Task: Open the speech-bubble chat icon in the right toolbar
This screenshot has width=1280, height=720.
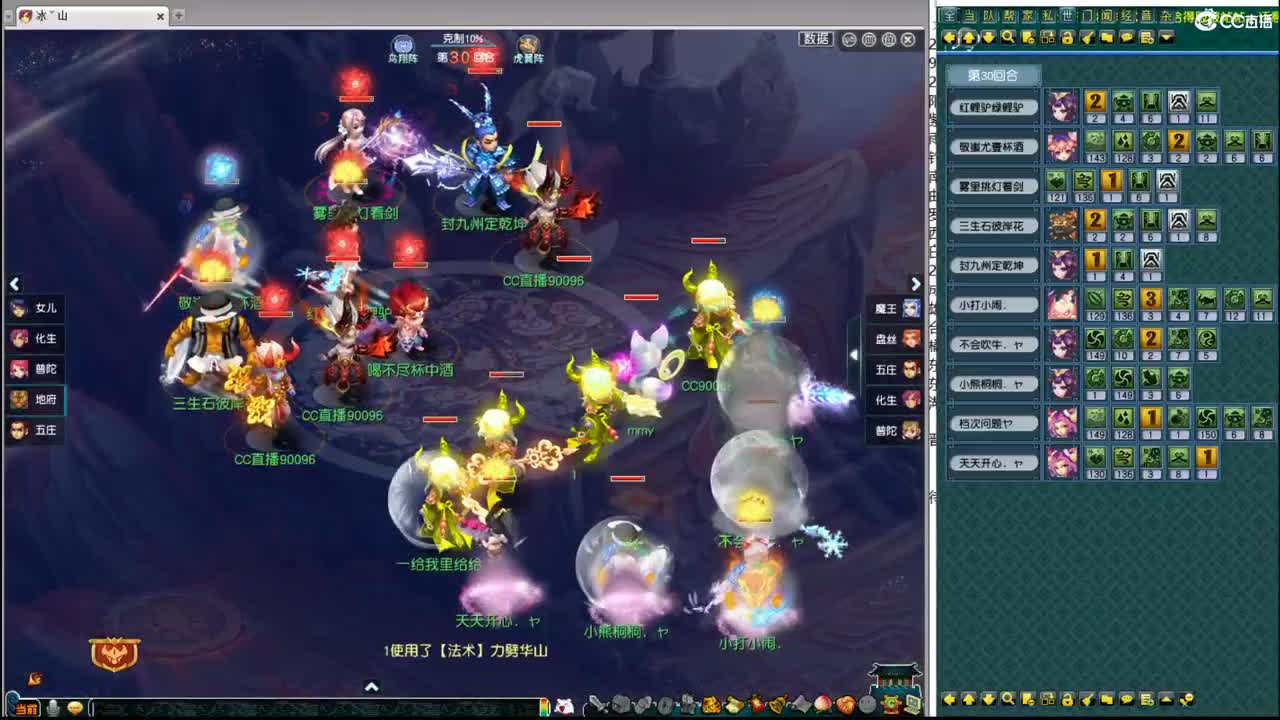Action: (1124, 37)
